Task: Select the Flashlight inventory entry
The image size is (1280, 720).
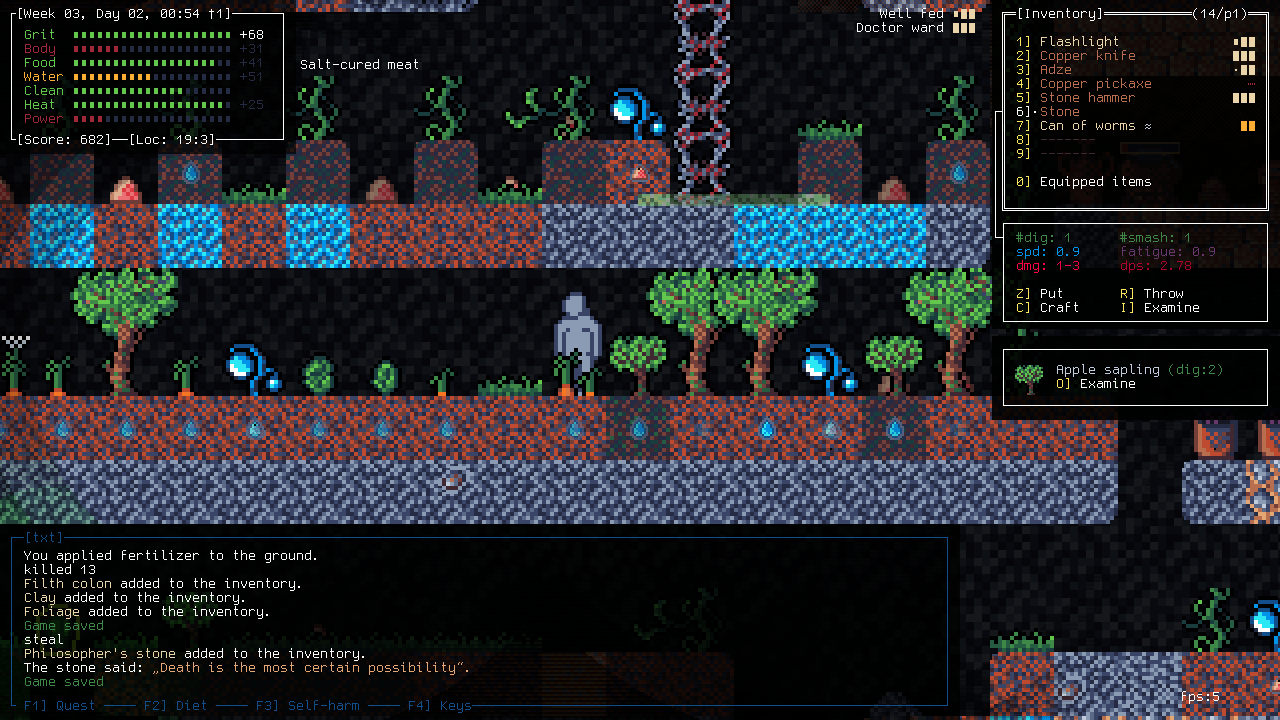Action: coord(1079,42)
